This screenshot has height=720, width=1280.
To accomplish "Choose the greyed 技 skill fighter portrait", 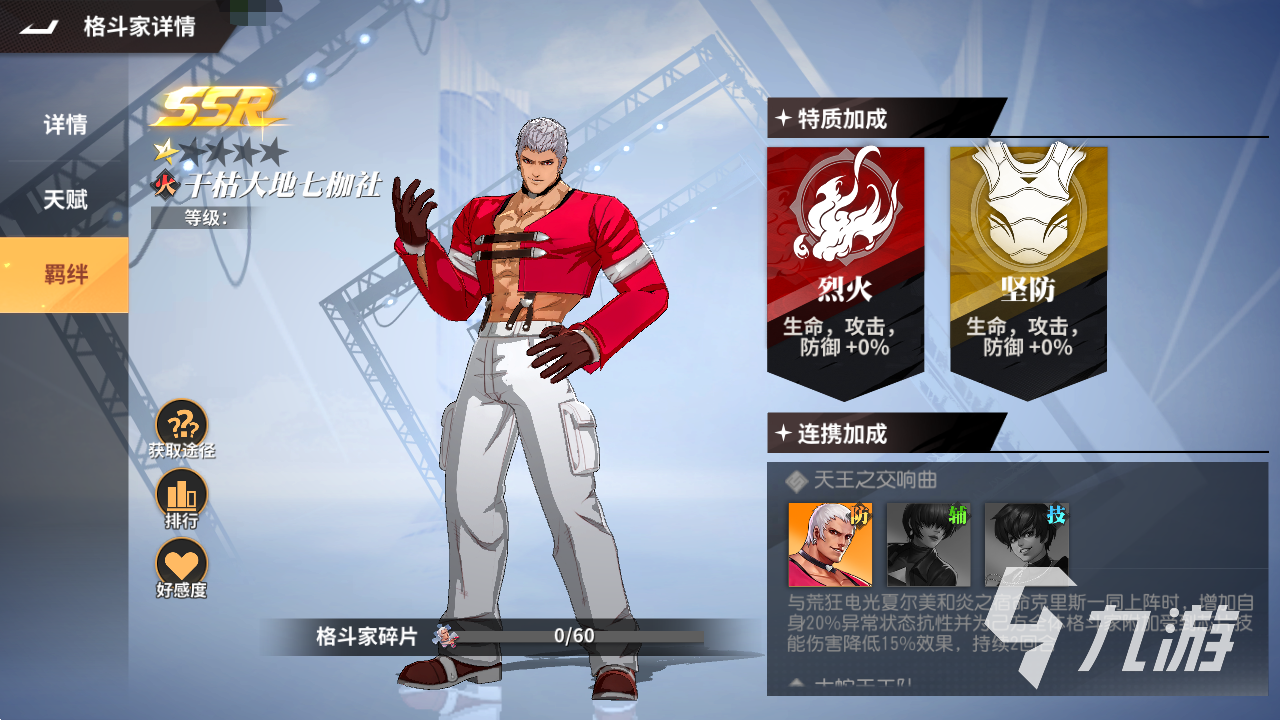I will (1027, 544).
